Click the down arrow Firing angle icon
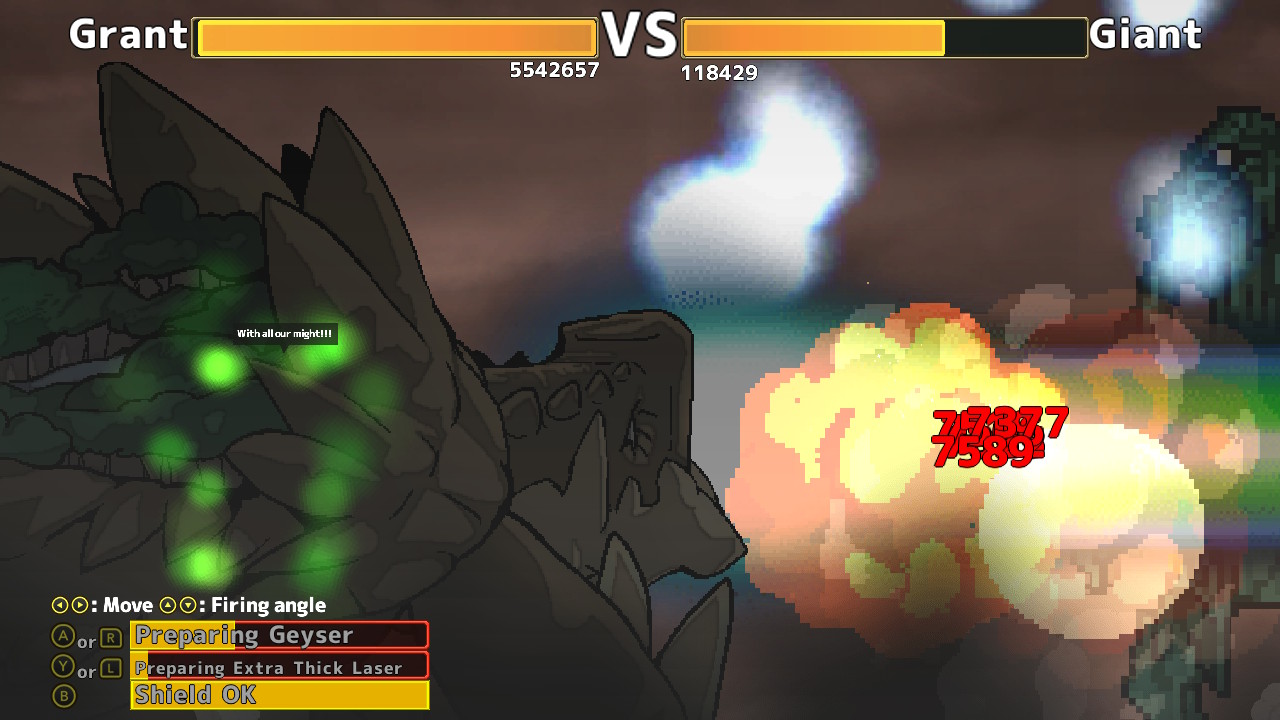This screenshot has height=720, width=1280. click(x=190, y=604)
